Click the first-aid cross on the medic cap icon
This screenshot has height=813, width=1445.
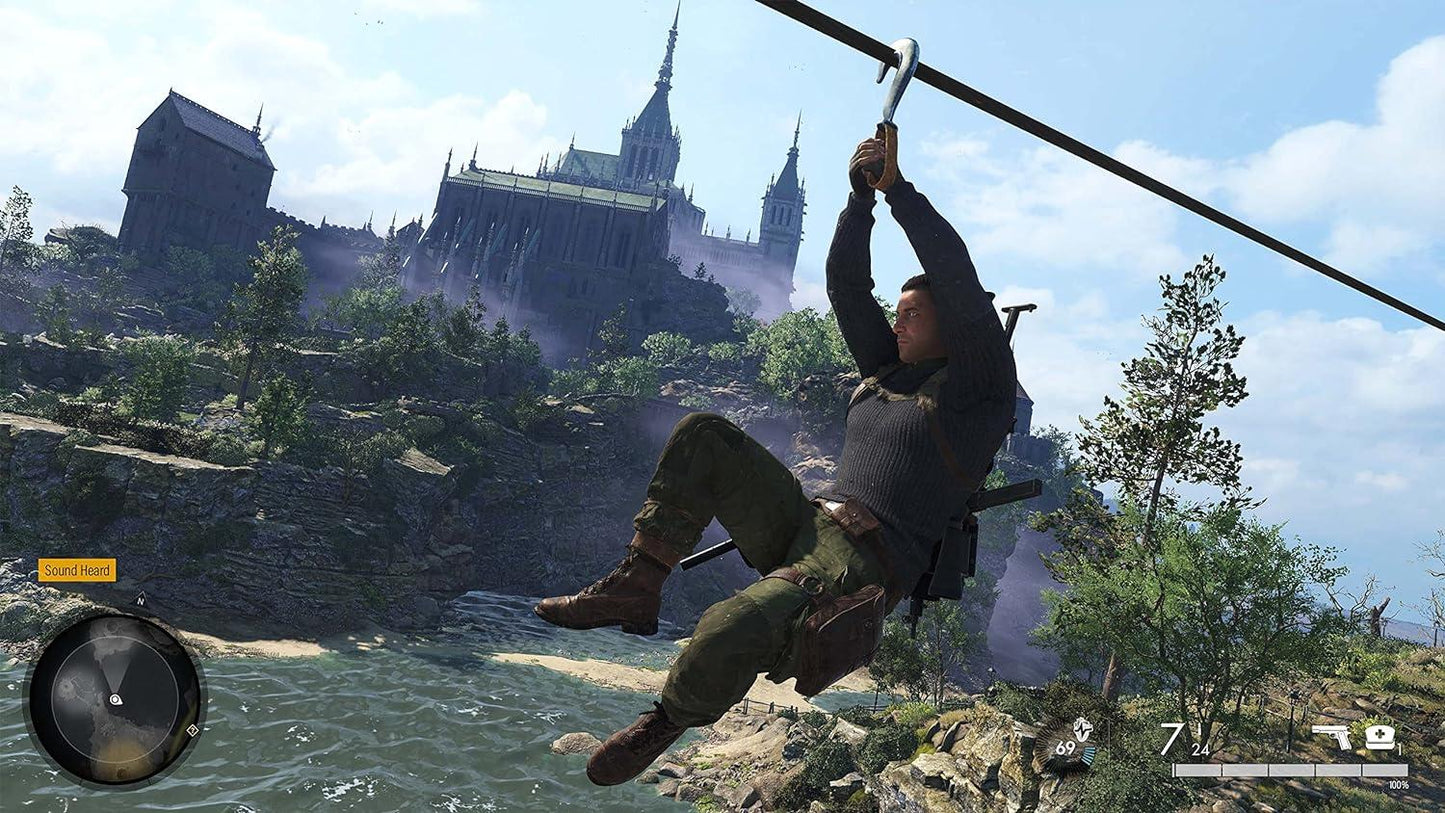(x=1381, y=732)
